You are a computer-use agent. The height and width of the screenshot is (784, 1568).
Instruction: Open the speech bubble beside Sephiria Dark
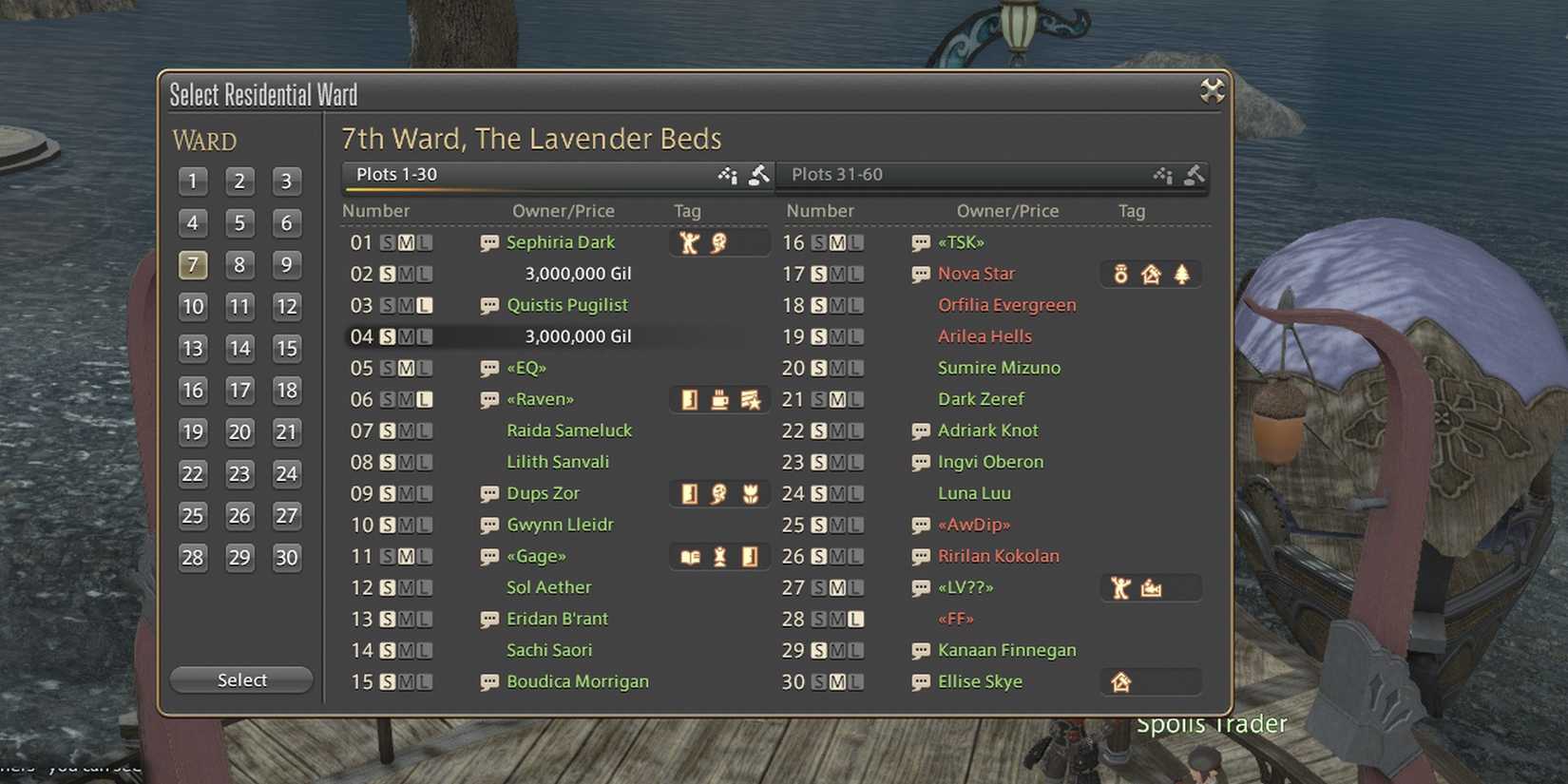tap(489, 242)
